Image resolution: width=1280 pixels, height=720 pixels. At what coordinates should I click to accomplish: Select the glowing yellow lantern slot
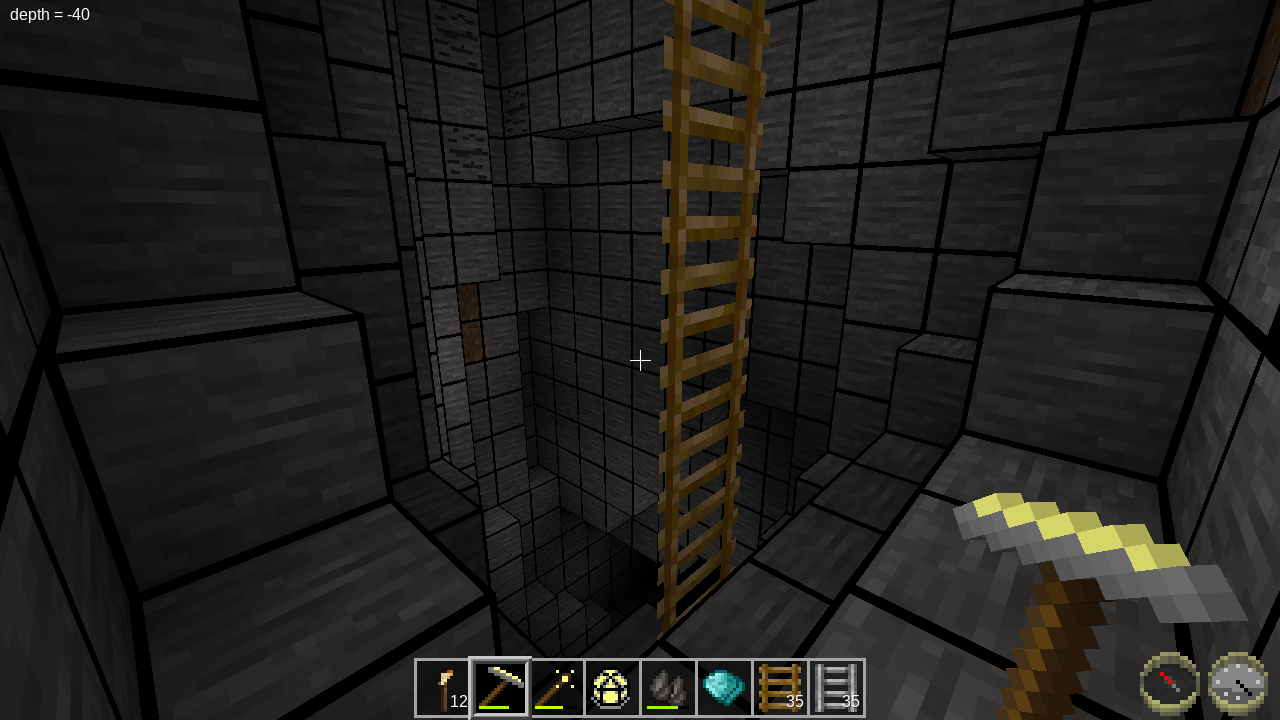612,687
